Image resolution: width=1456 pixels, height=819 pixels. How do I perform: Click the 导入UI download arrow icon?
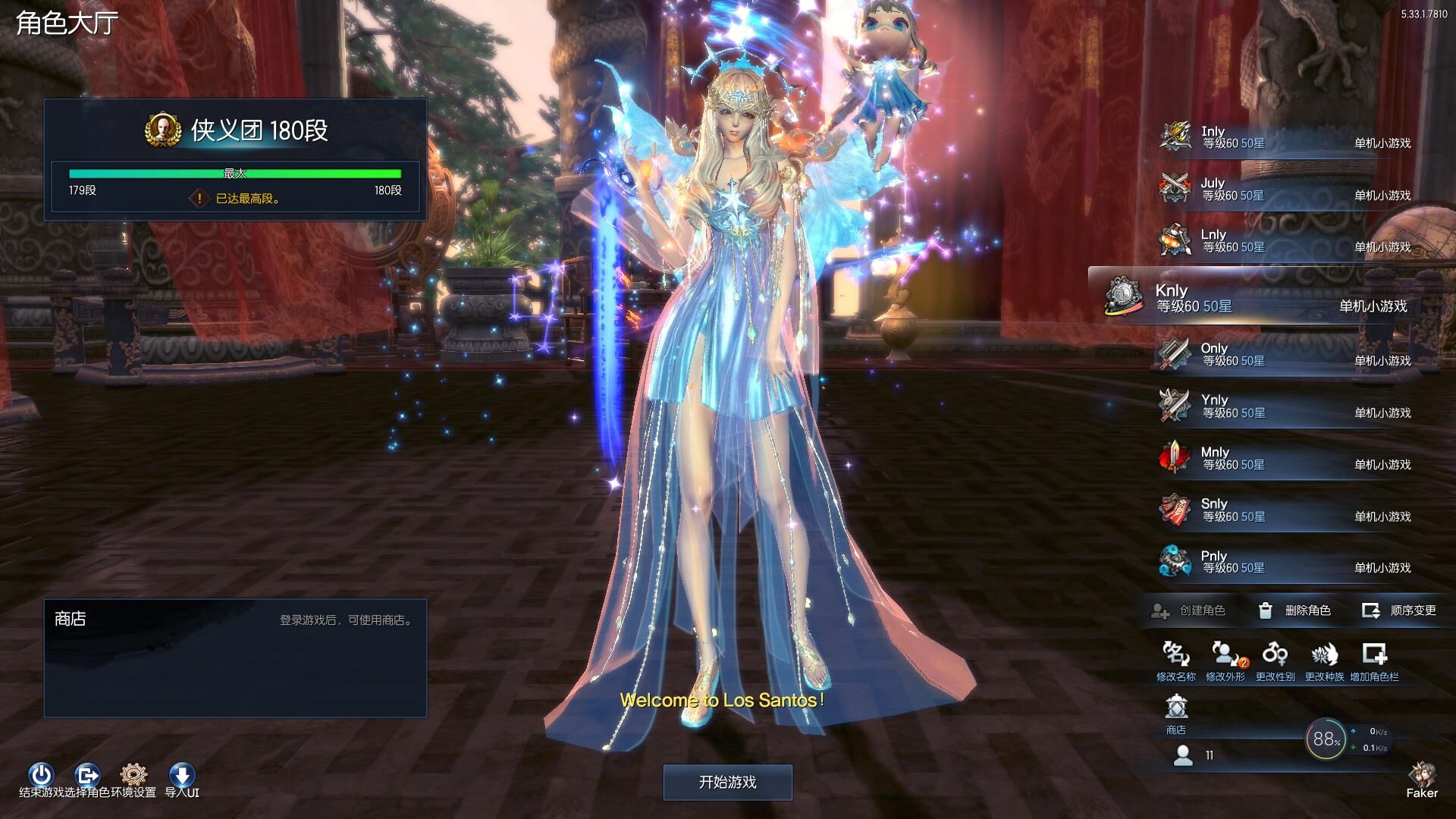tap(182, 777)
